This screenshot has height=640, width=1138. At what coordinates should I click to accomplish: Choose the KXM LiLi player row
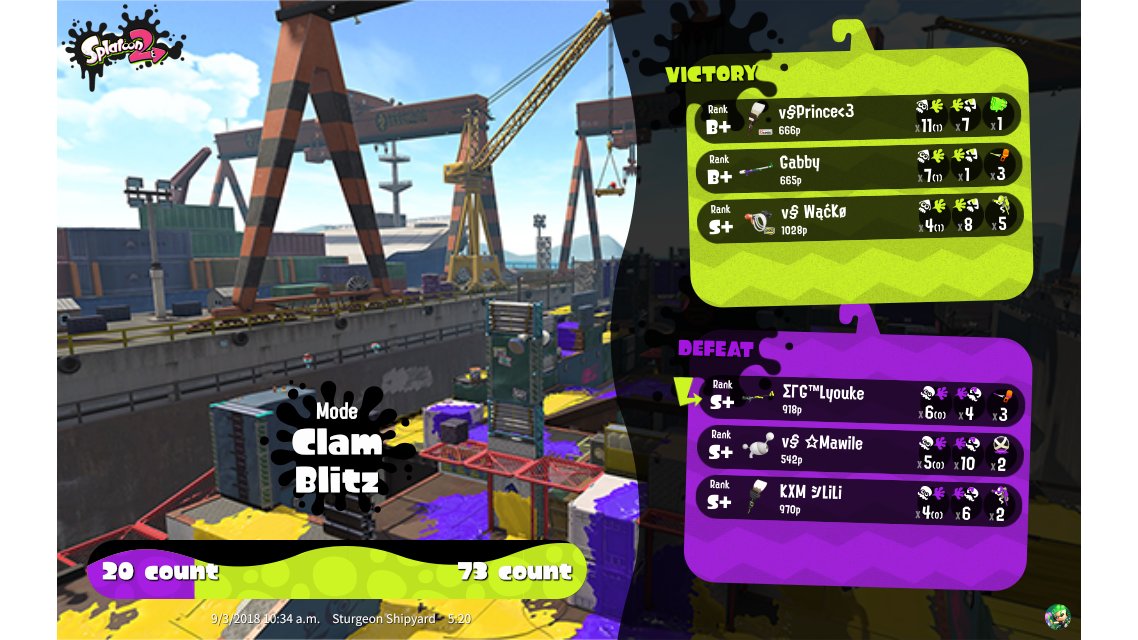tap(858, 498)
